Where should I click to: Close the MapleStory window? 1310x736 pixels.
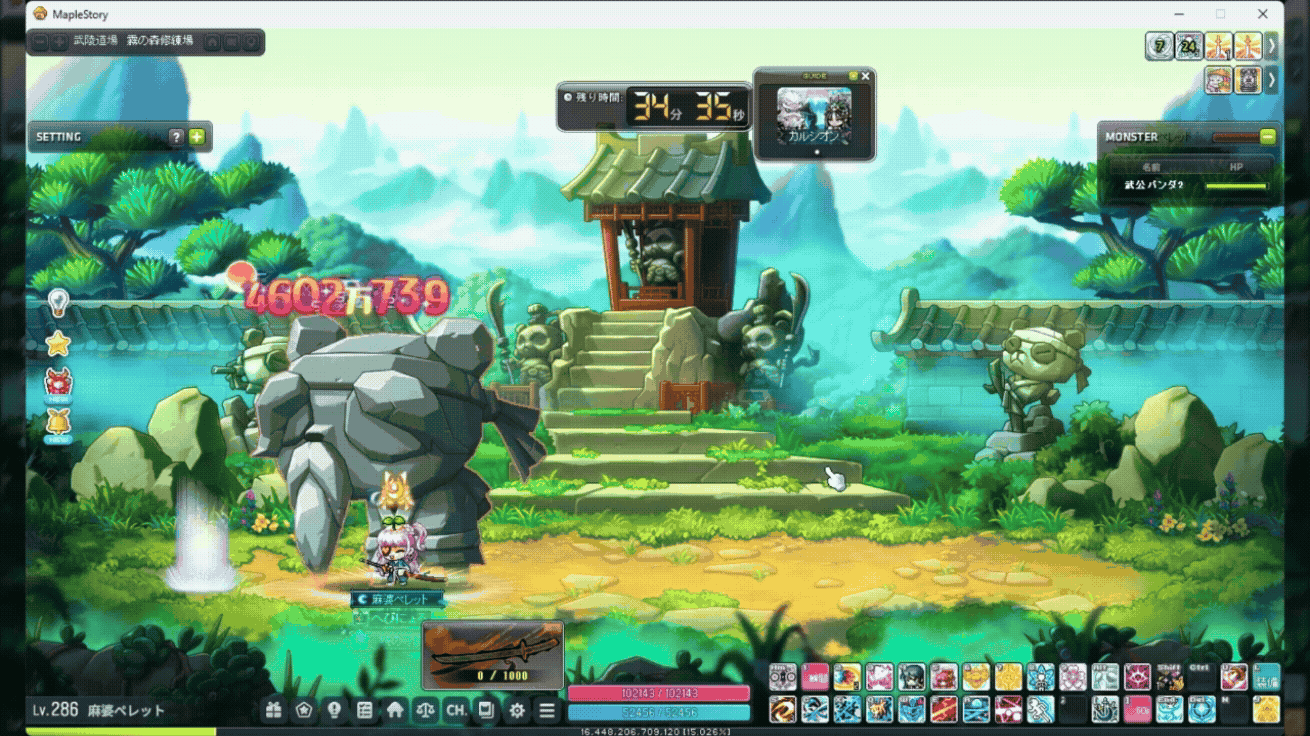1264,14
